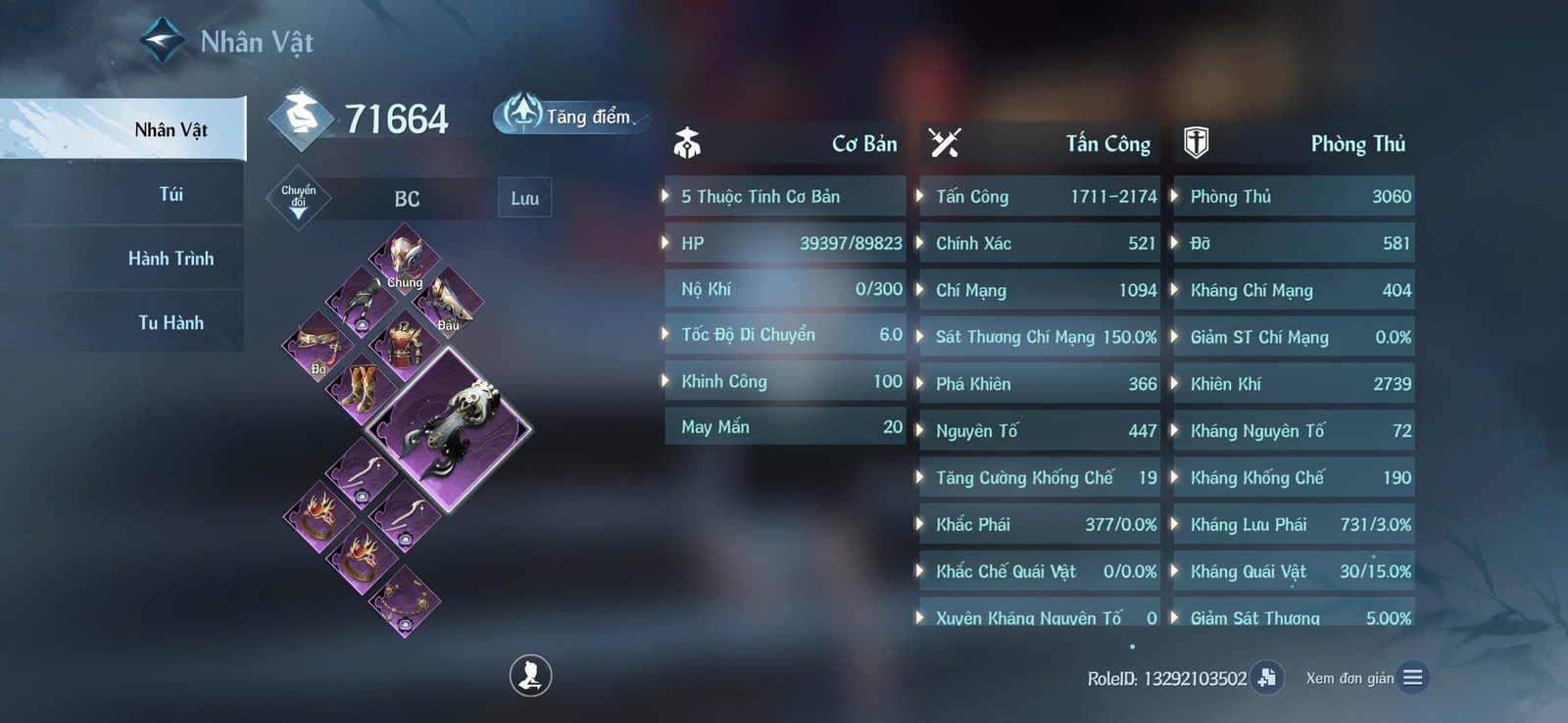
Task: Copy RoleID using the copy icon
Action: click(x=1265, y=676)
